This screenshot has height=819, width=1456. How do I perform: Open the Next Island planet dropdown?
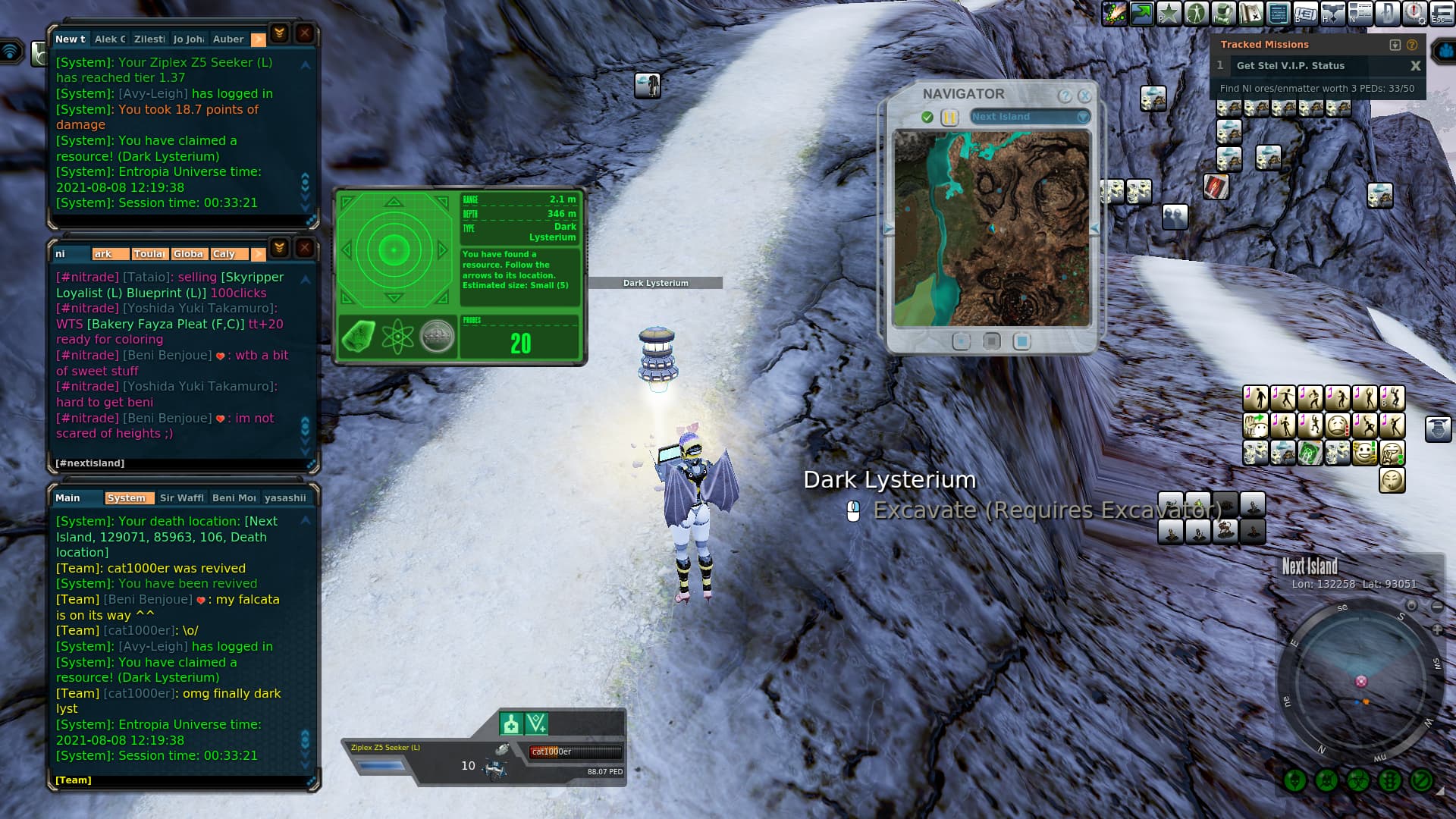click(1082, 117)
